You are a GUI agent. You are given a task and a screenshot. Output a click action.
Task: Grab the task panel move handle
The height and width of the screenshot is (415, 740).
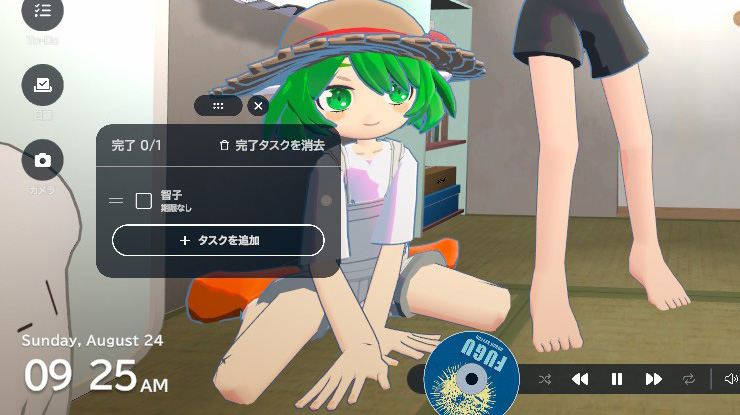click(x=219, y=105)
